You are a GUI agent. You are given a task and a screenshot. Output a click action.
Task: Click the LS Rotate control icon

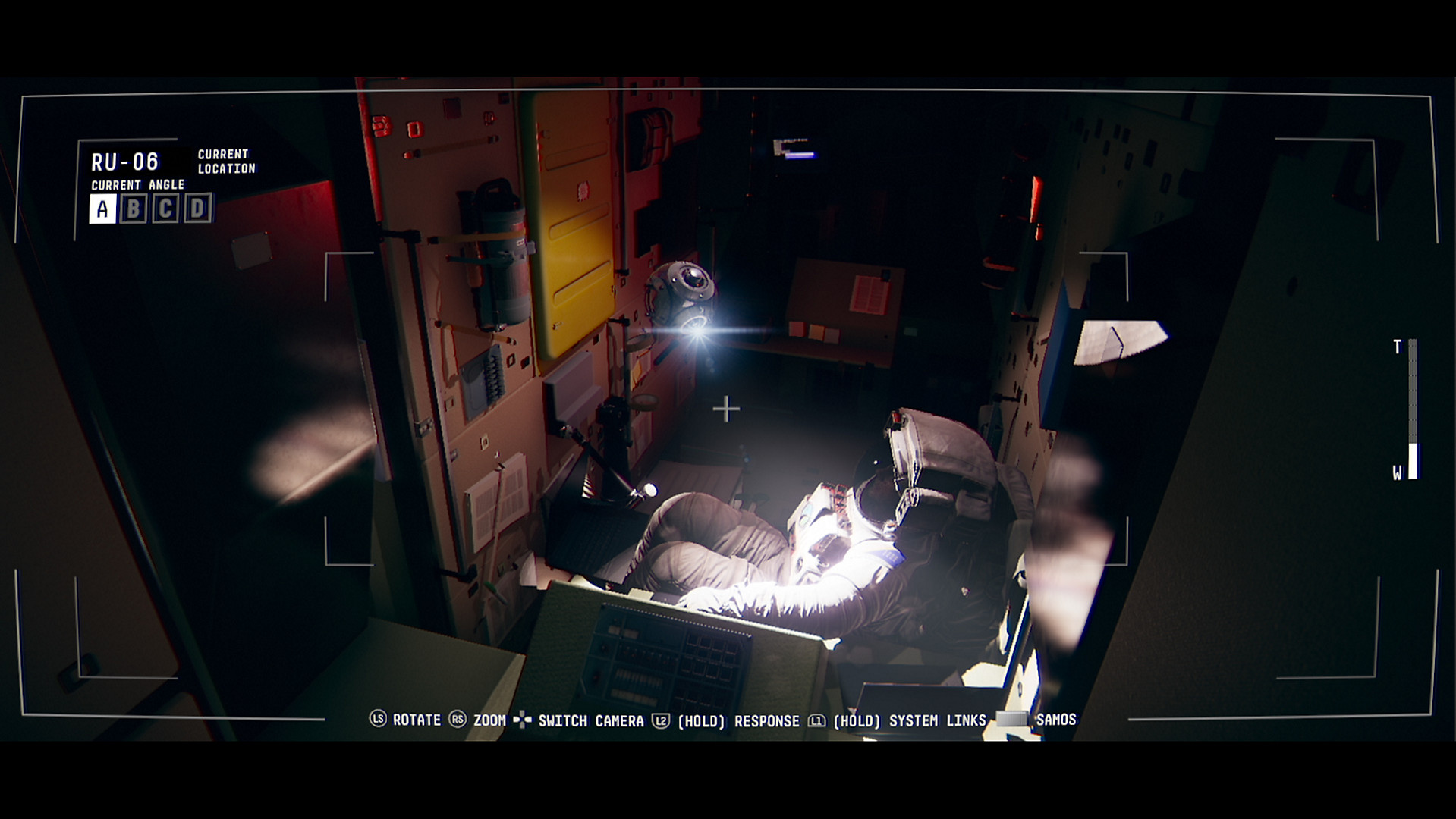(377, 721)
